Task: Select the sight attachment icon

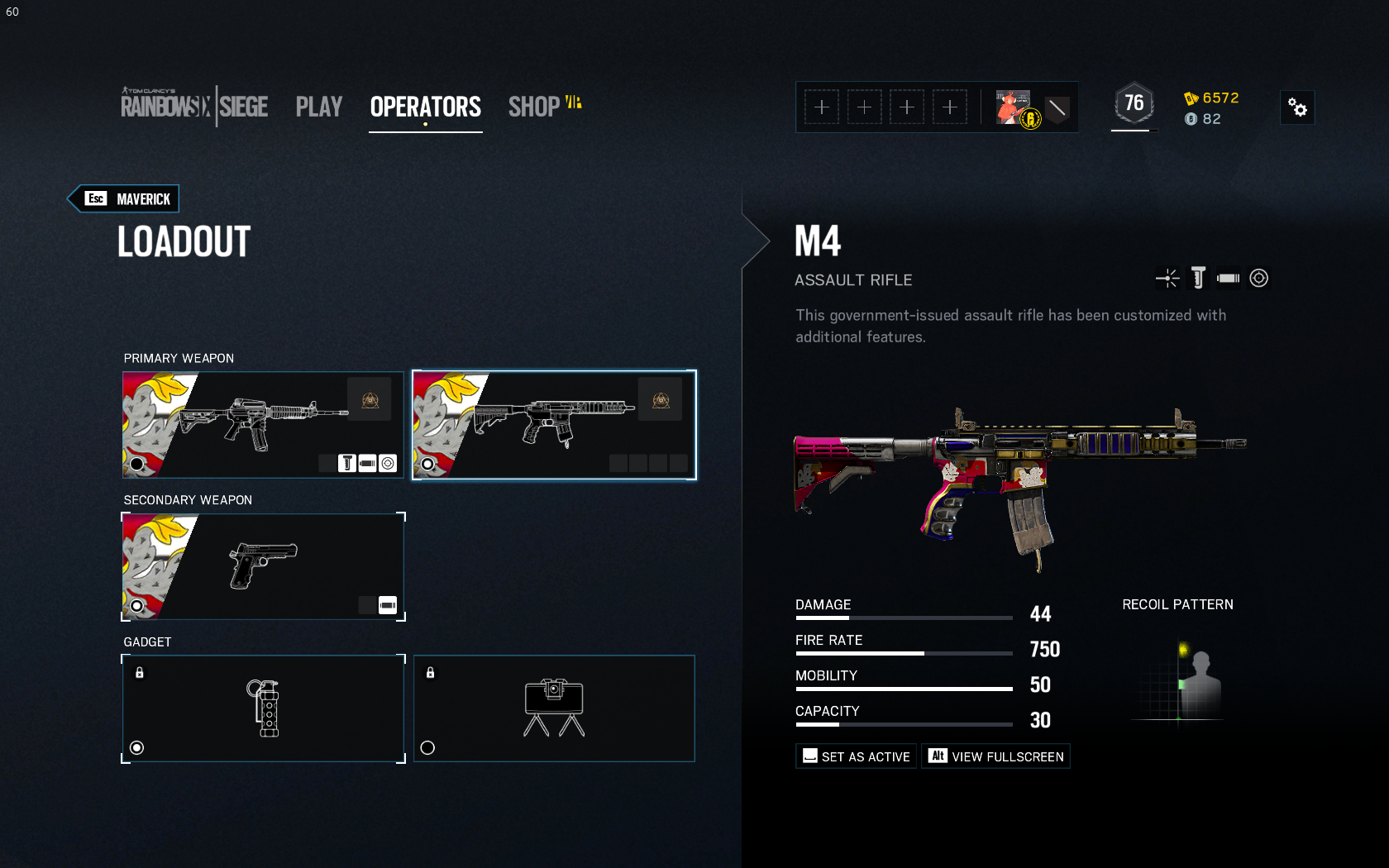Action: [x=1259, y=279]
